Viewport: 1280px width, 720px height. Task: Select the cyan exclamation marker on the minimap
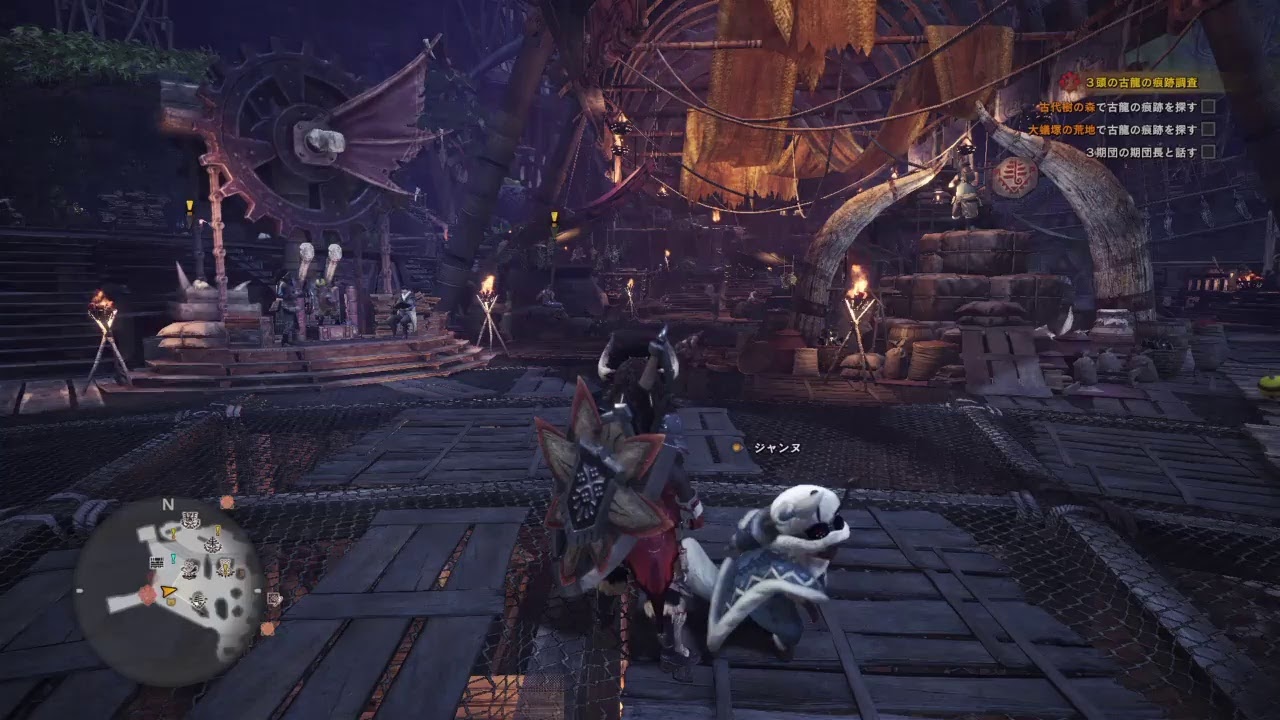[x=173, y=558]
